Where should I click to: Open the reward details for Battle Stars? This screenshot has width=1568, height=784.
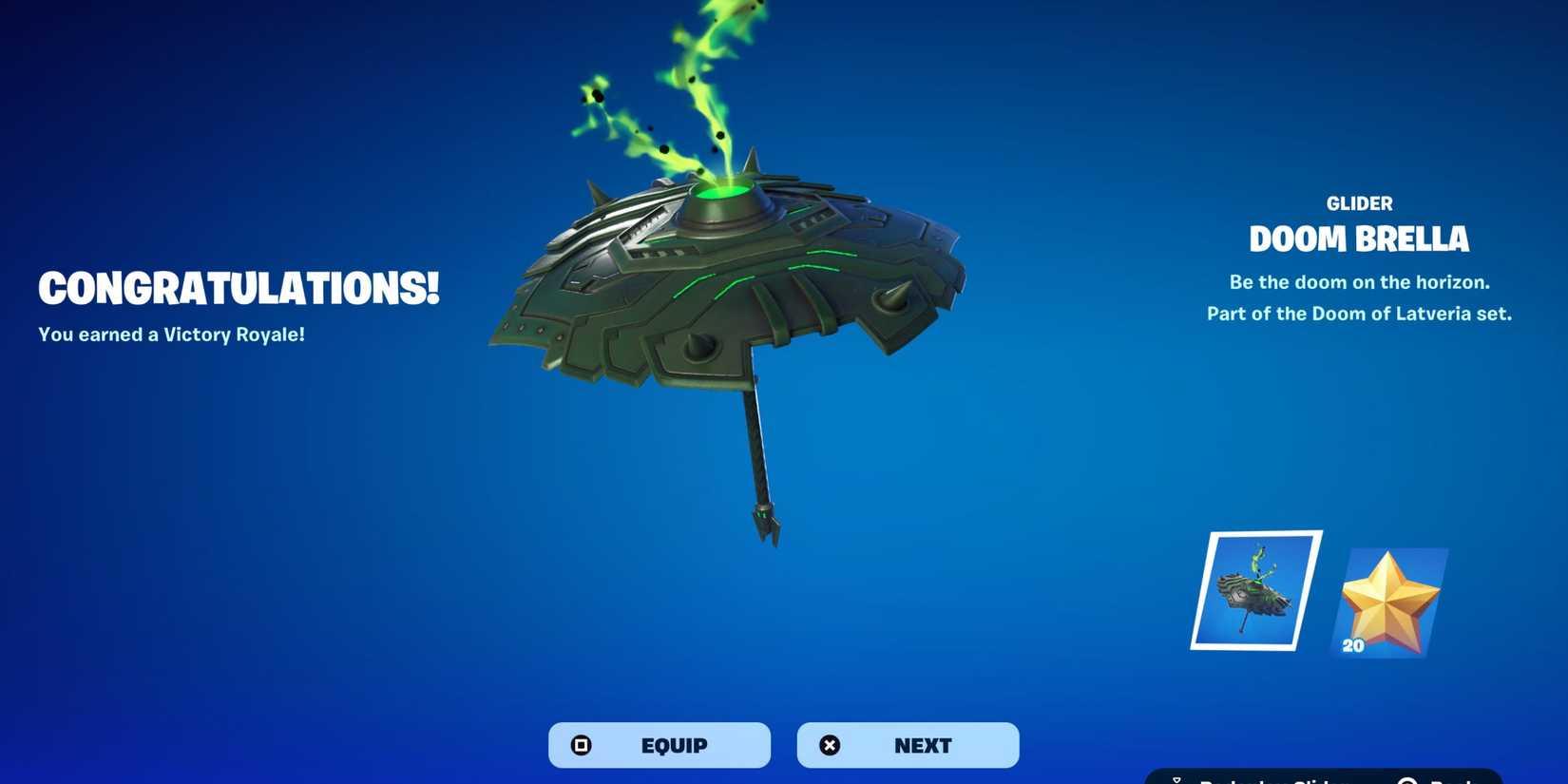click(x=1392, y=599)
